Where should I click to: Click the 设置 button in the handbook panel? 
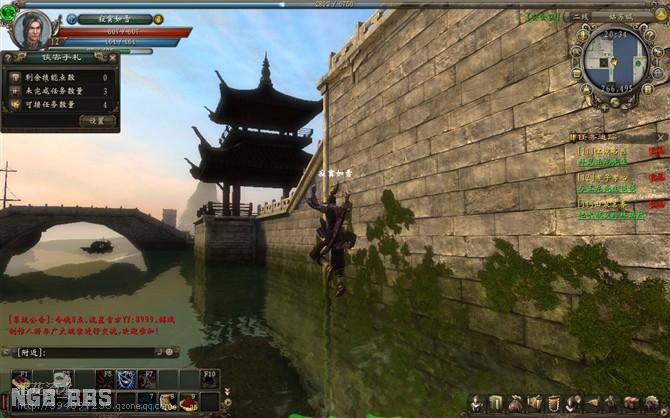[x=97, y=120]
